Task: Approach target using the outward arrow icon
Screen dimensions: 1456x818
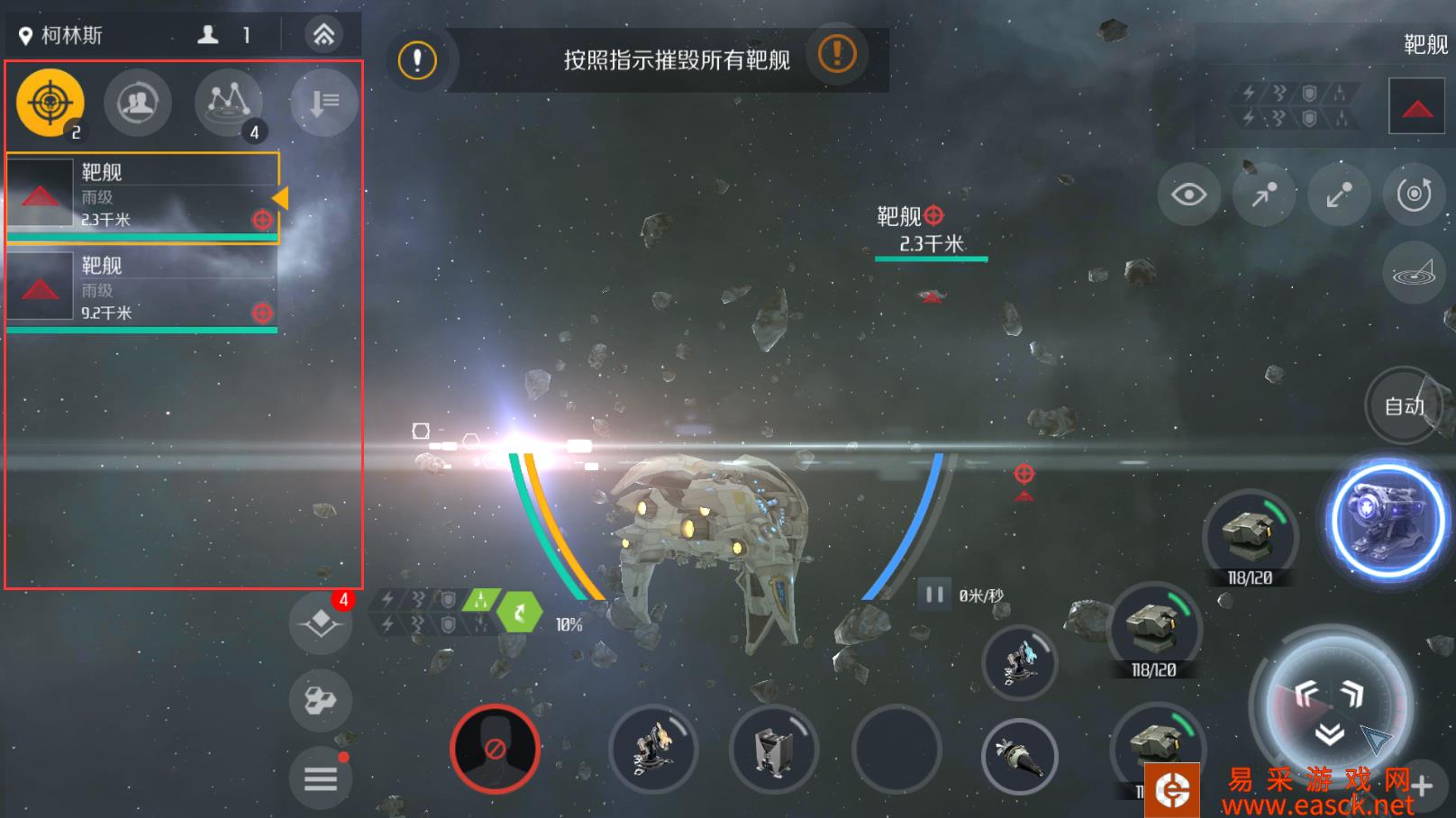Action: pos(1265,194)
